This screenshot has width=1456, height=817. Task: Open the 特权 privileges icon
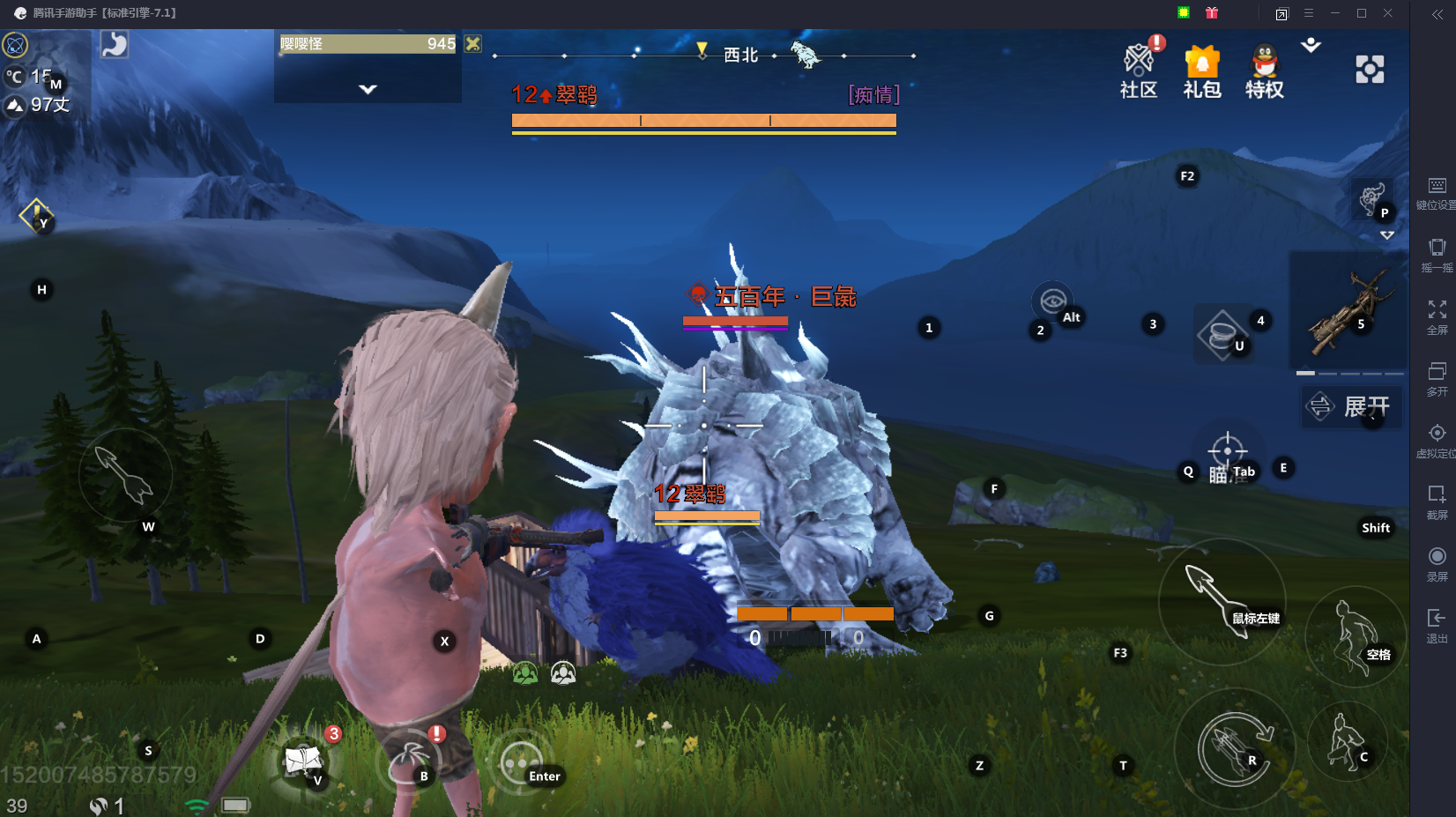[1264, 71]
